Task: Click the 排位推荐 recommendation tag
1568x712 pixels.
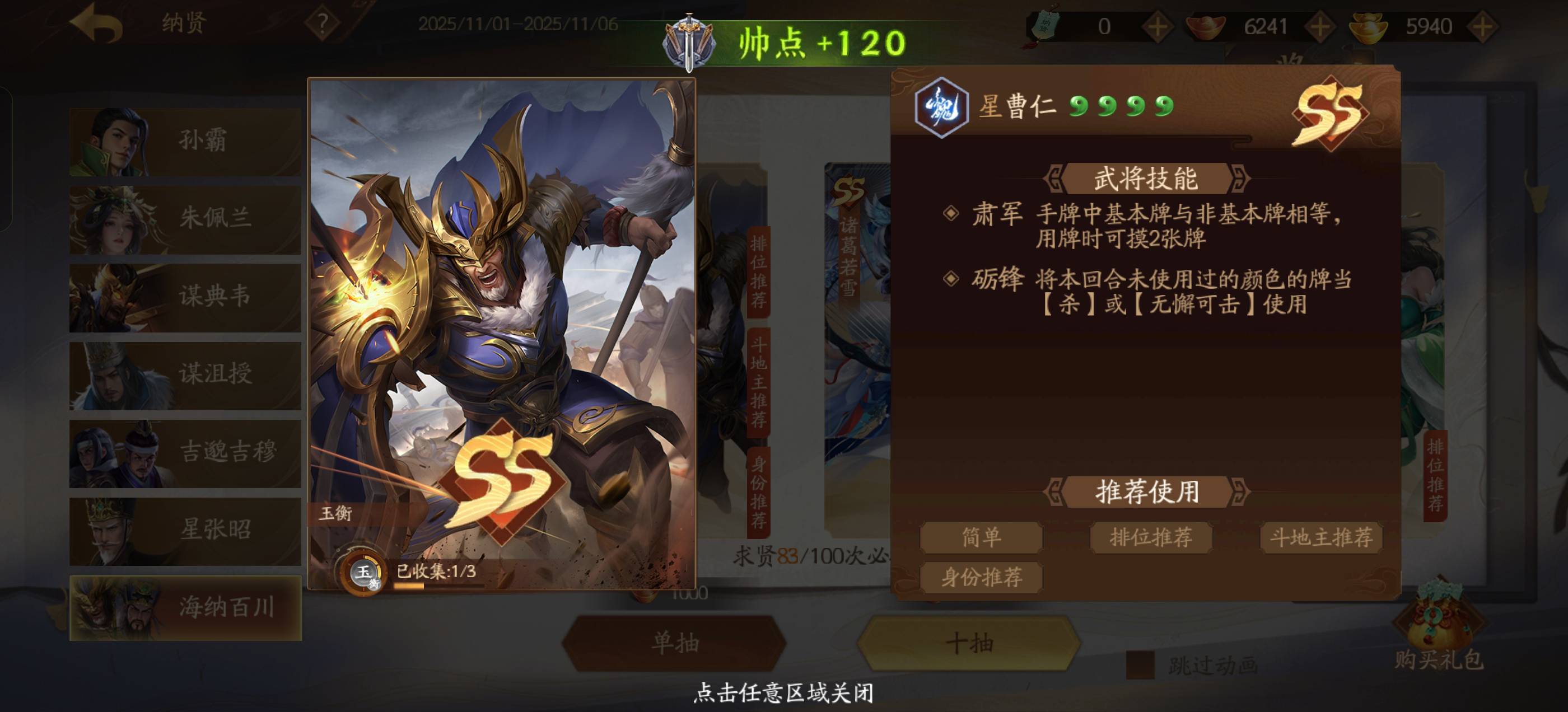Action: click(1150, 537)
